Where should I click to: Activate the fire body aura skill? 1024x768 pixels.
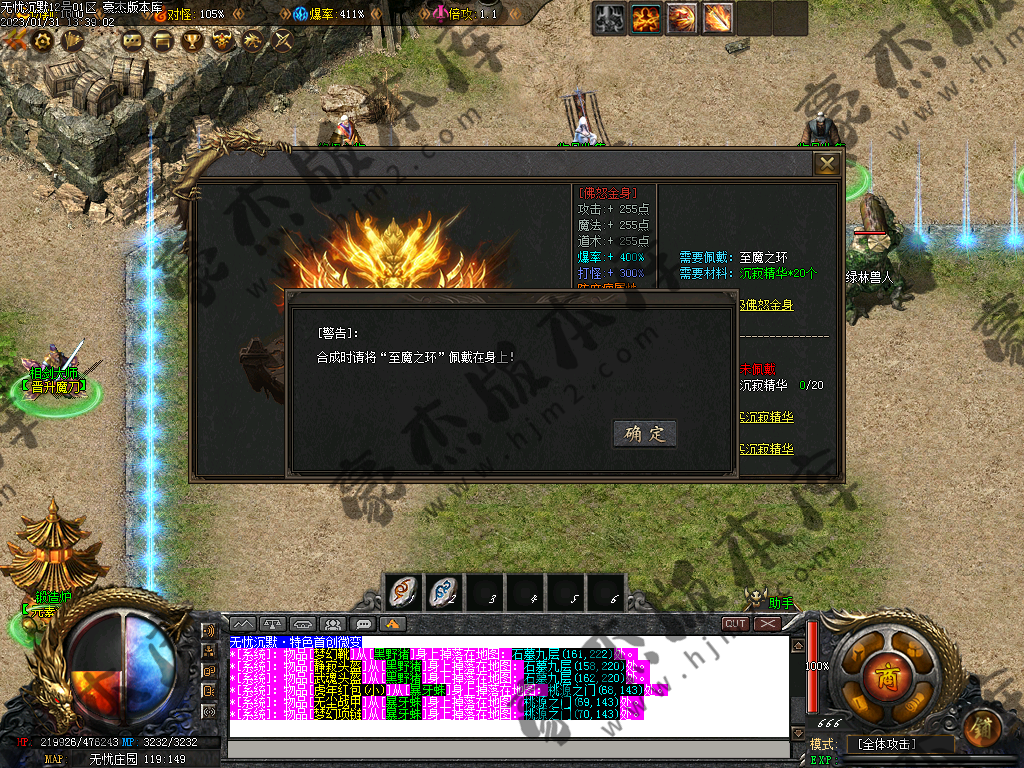tap(645, 18)
